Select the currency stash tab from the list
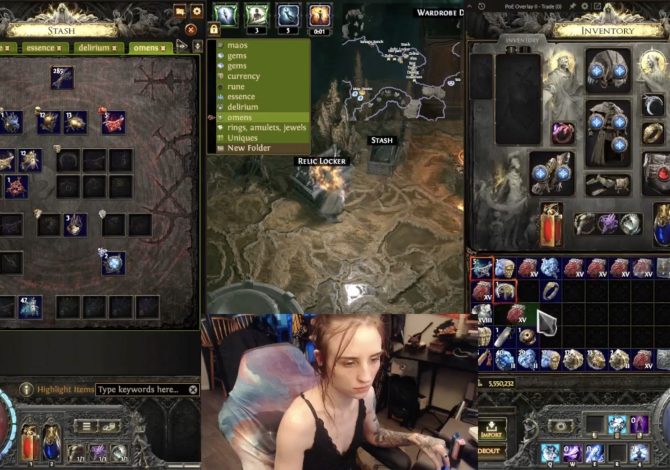The image size is (670, 470). pyautogui.click(x=244, y=76)
